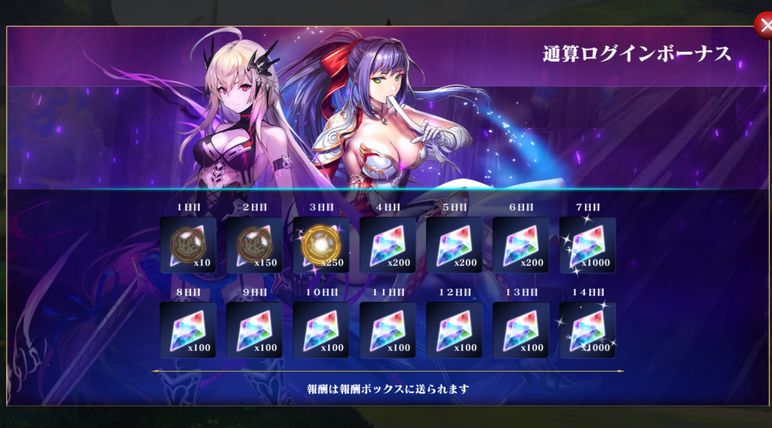The image size is (772, 428).
Task: Select the day 13 crystal reward
Action: coord(520,330)
